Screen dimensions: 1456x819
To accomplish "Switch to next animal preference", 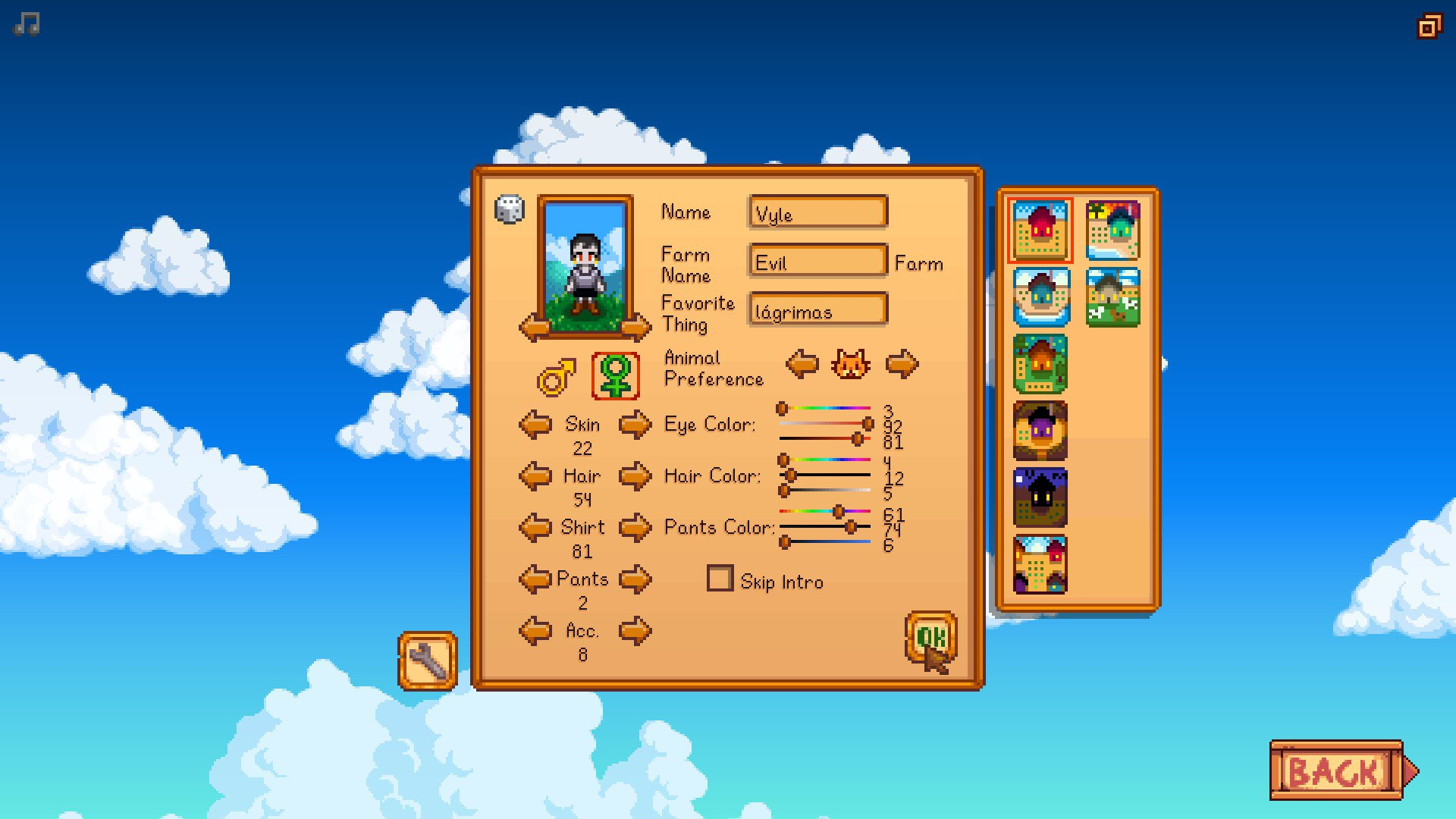I will coord(902,365).
